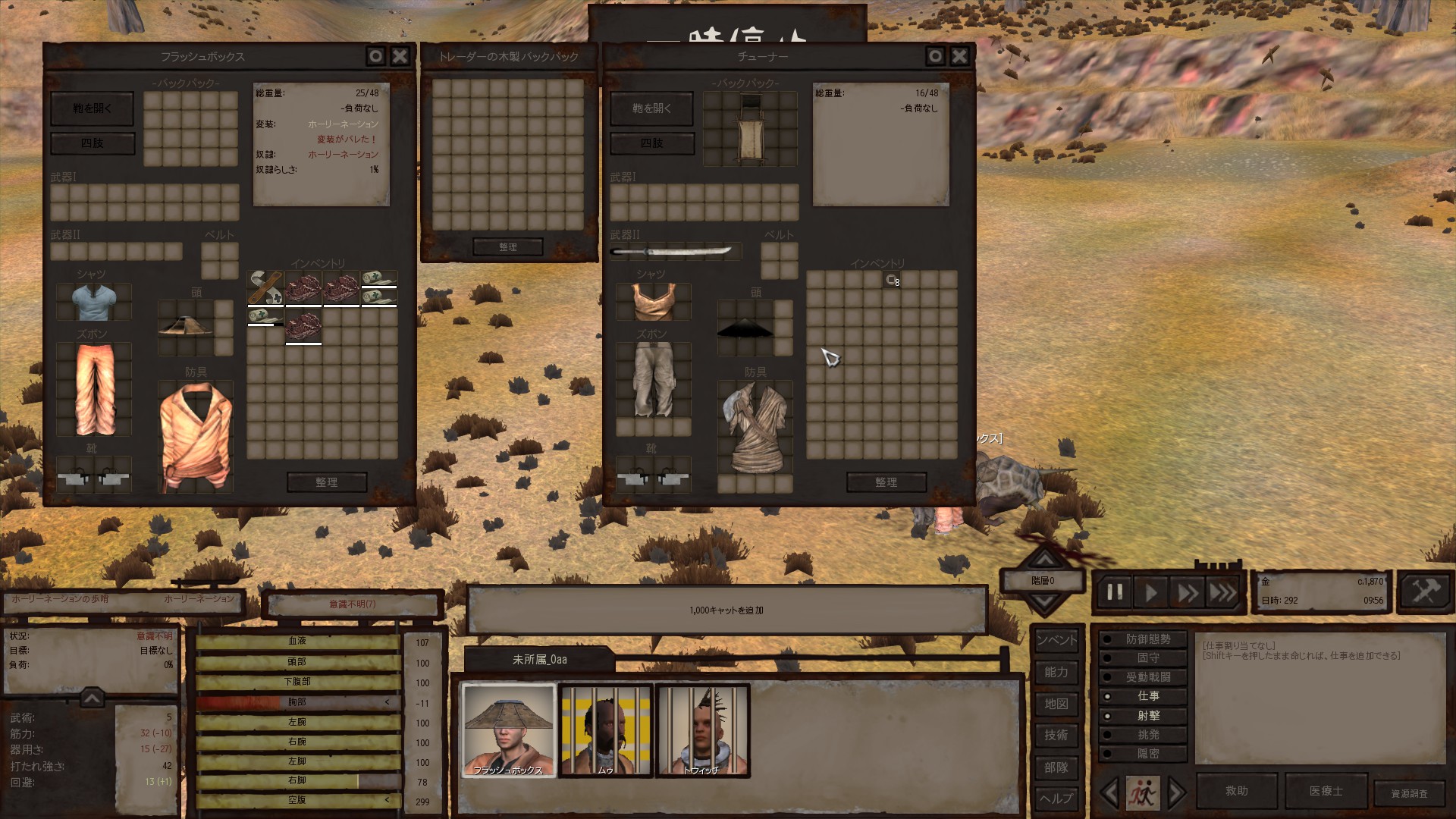This screenshot has width=1456, height=819.
Task: Assign the 医療士 medic job
Action: pyautogui.click(x=1326, y=791)
